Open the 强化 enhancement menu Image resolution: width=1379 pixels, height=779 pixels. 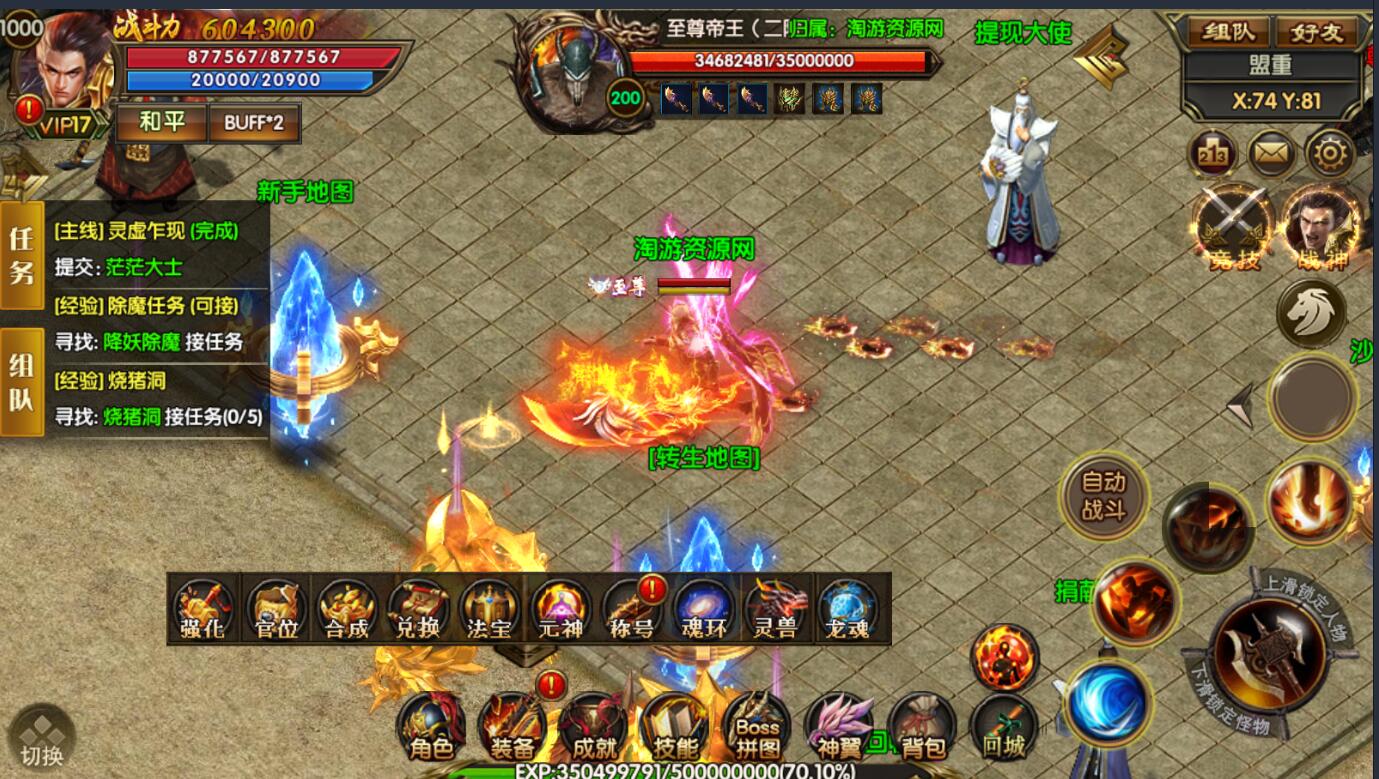coord(203,609)
